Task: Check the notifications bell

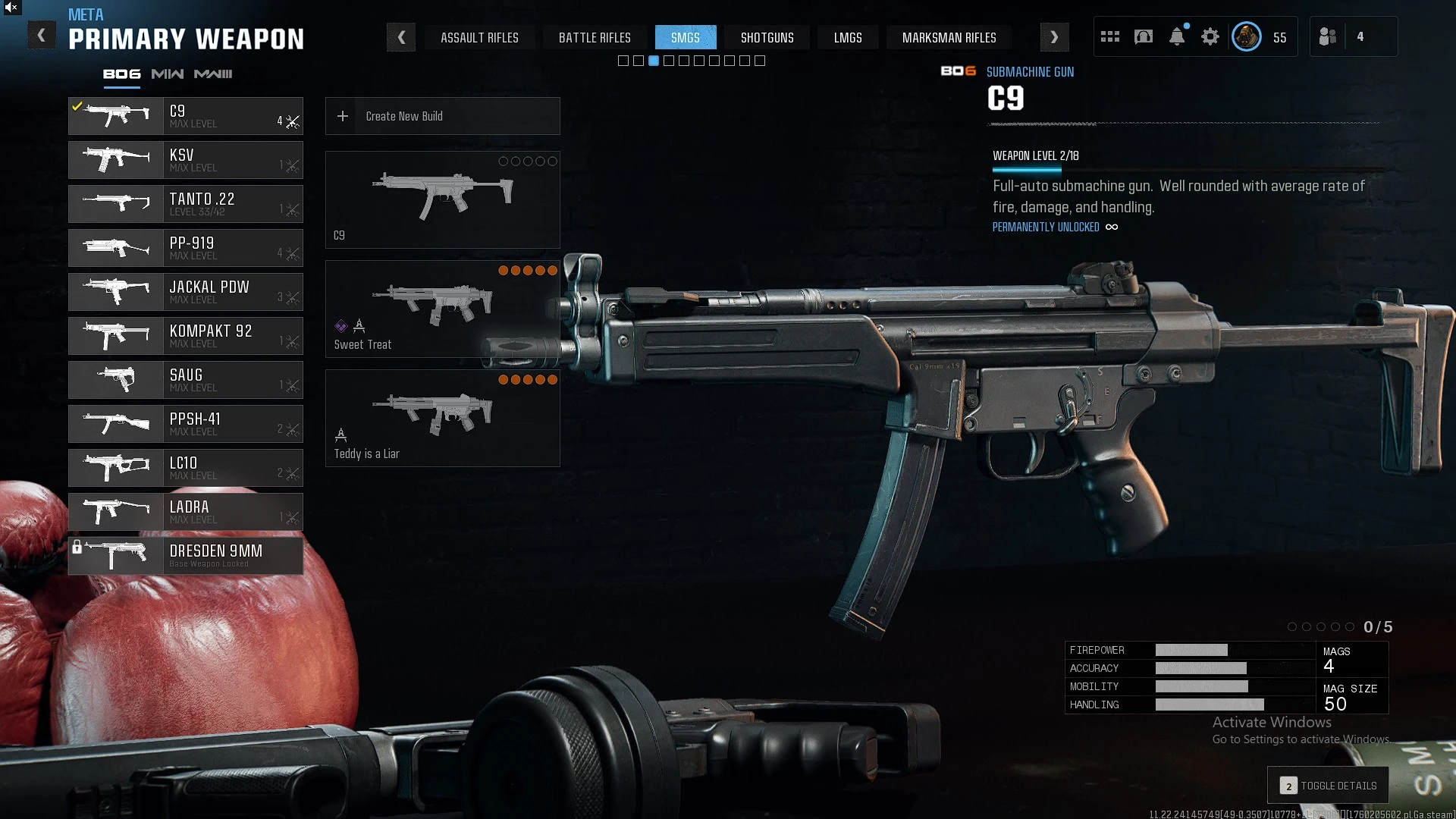Action: coord(1177,37)
